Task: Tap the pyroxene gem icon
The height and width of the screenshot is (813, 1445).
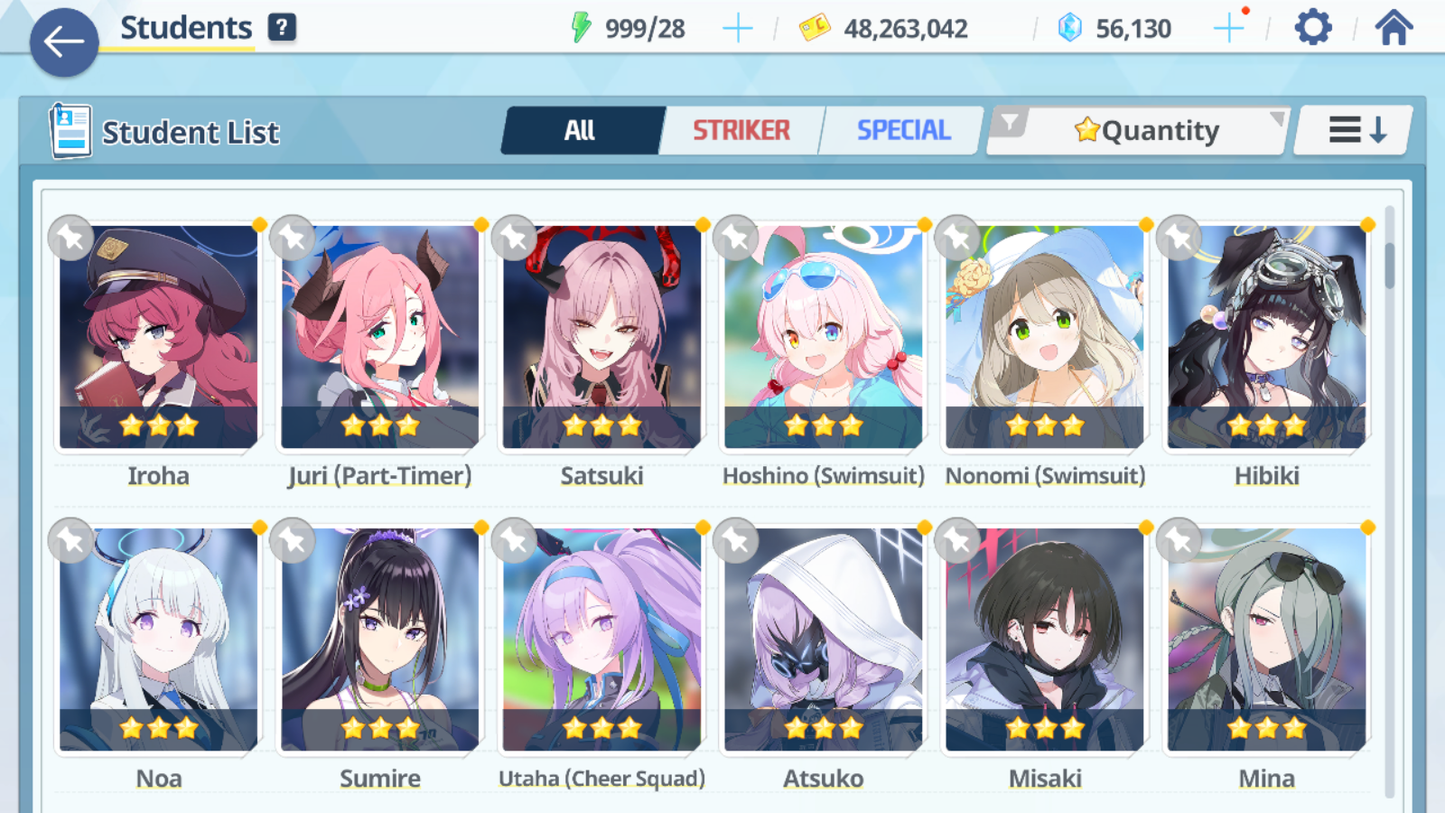Action: click(x=1071, y=29)
